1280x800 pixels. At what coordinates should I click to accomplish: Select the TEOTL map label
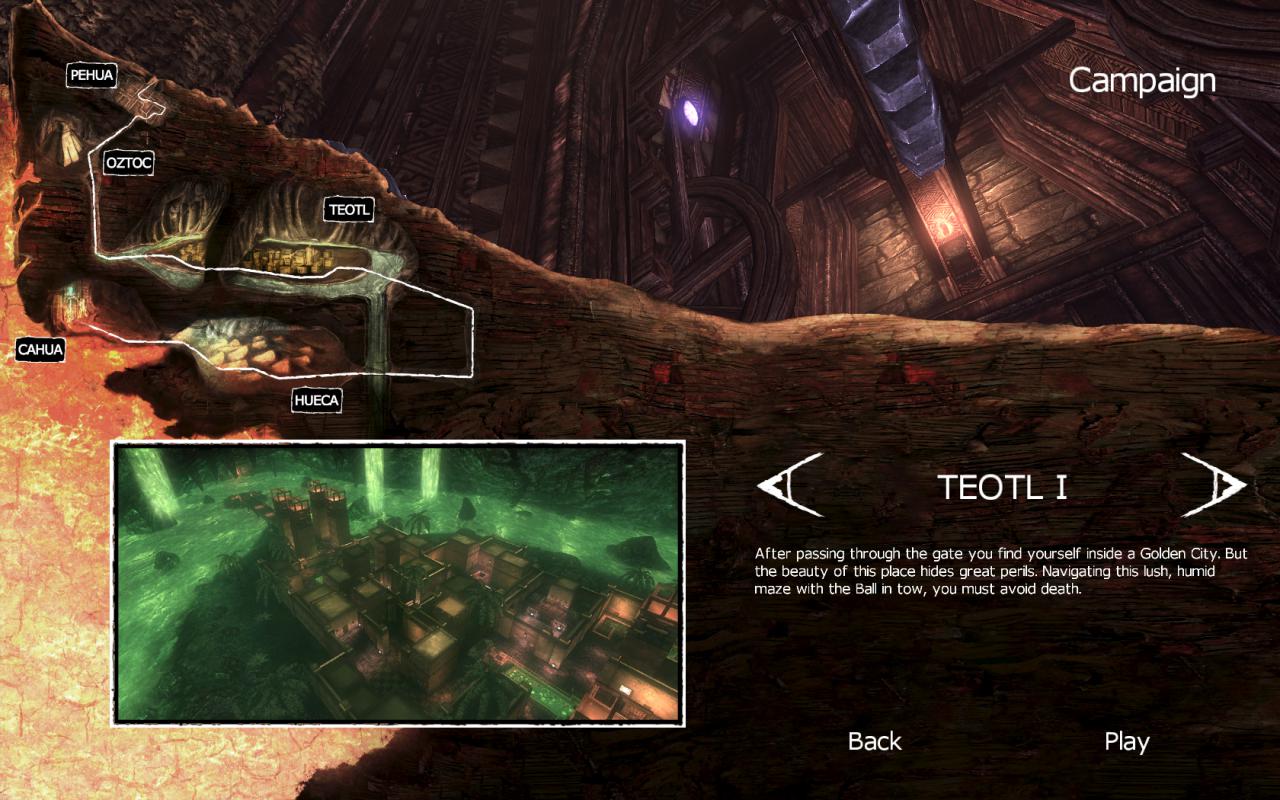pos(349,210)
